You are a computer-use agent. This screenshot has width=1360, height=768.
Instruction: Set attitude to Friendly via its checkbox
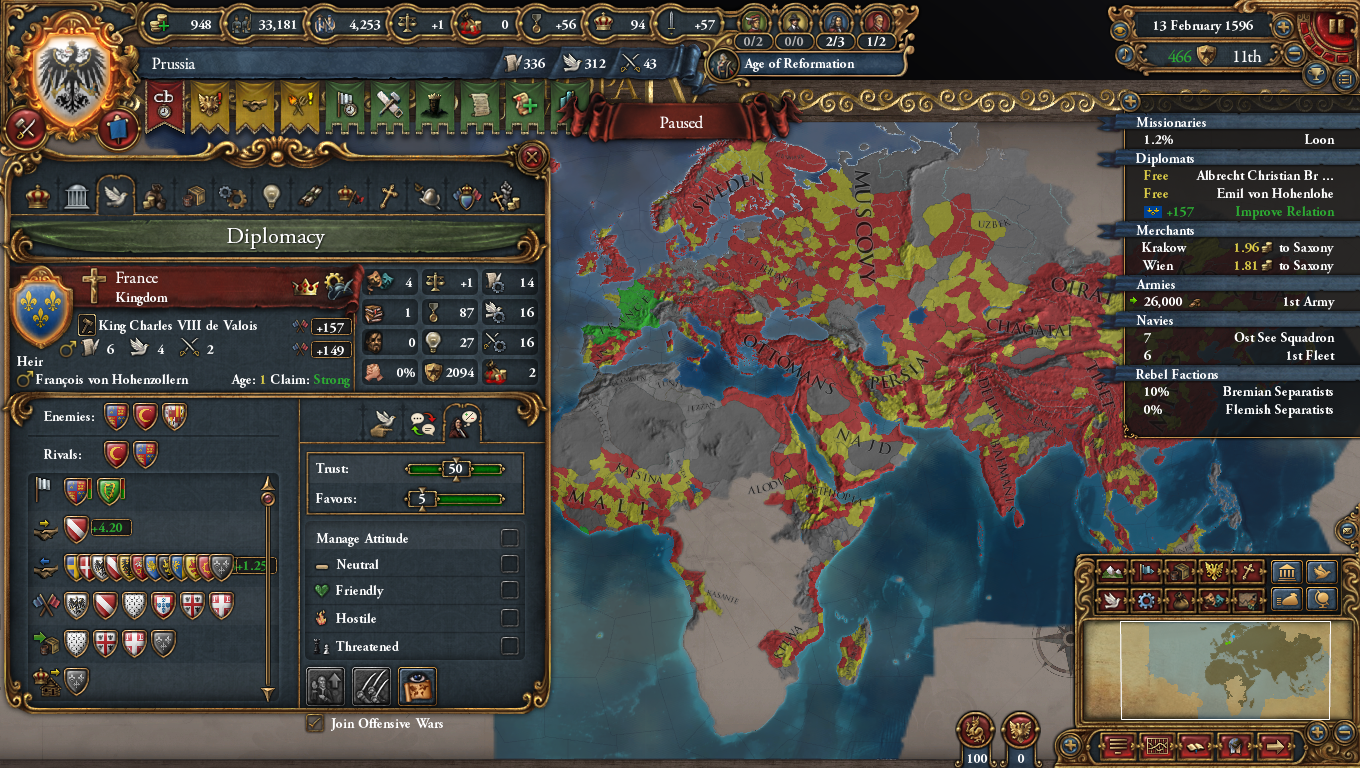point(510,590)
